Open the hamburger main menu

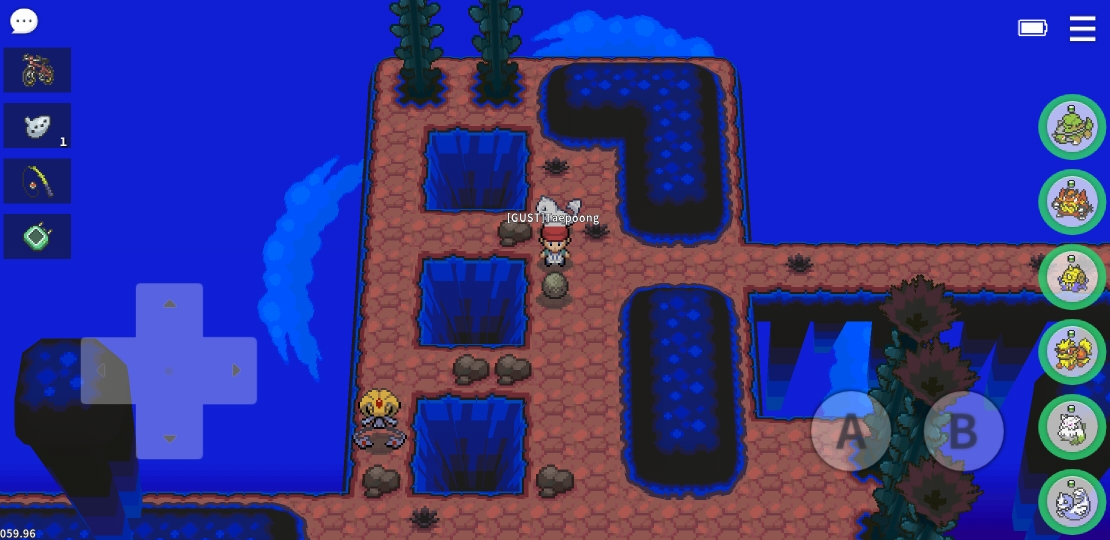1082,28
